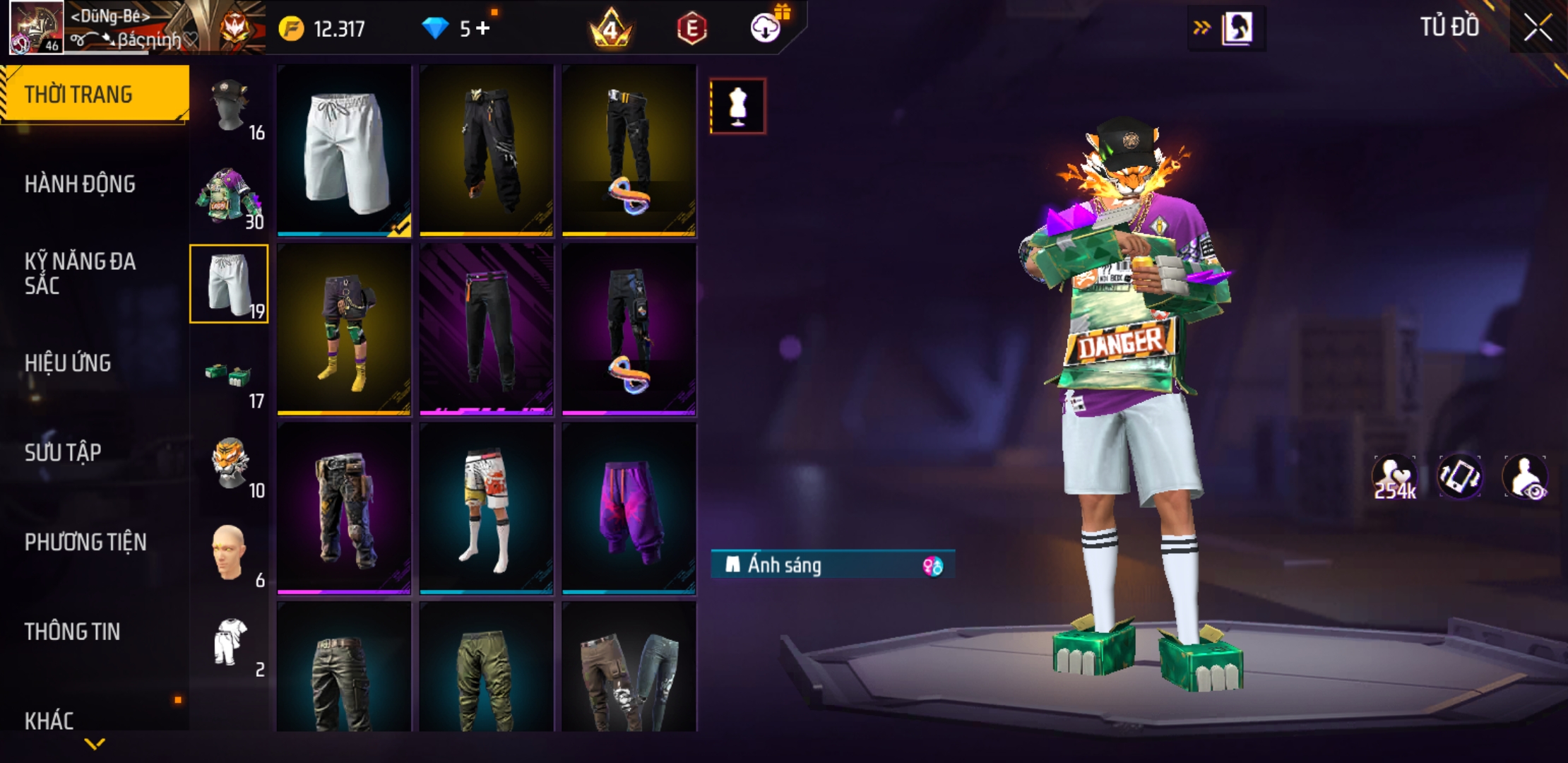Open the Kỹ Năng Đa Sắc tab

(x=80, y=273)
